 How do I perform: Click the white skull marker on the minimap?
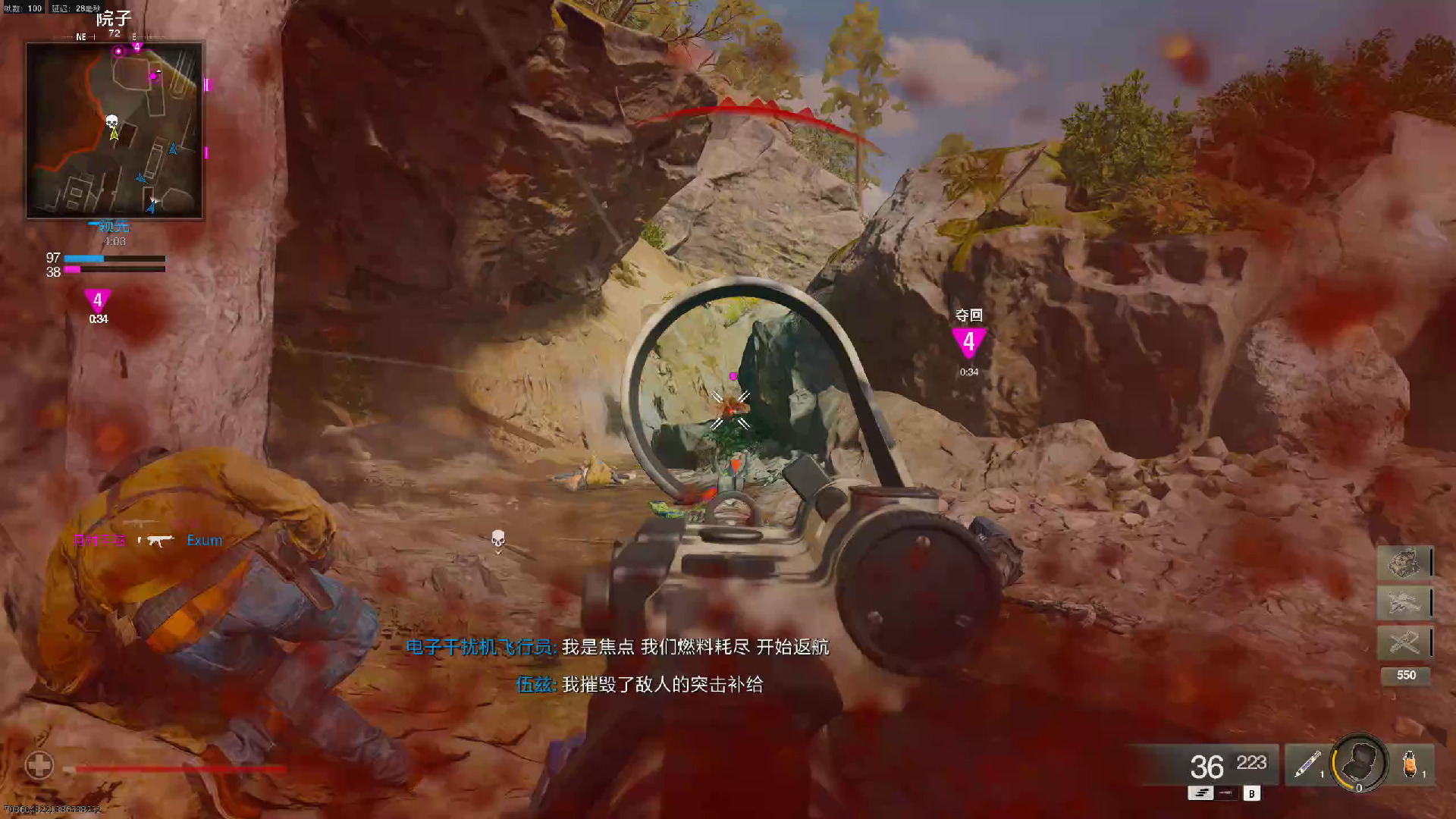pyautogui.click(x=111, y=121)
